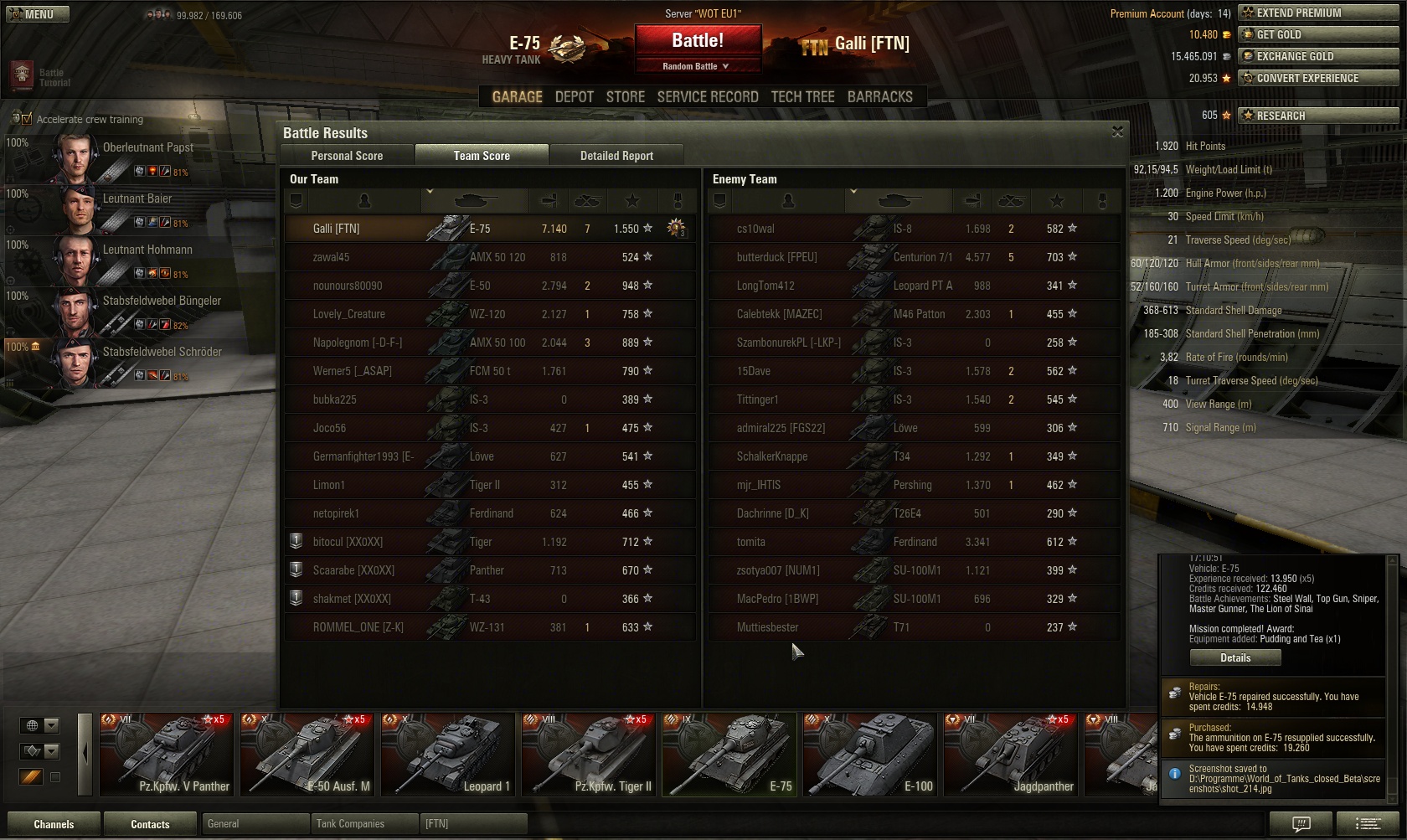View Details of the battle notification
The image size is (1407, 840).
pos(1235,657)
